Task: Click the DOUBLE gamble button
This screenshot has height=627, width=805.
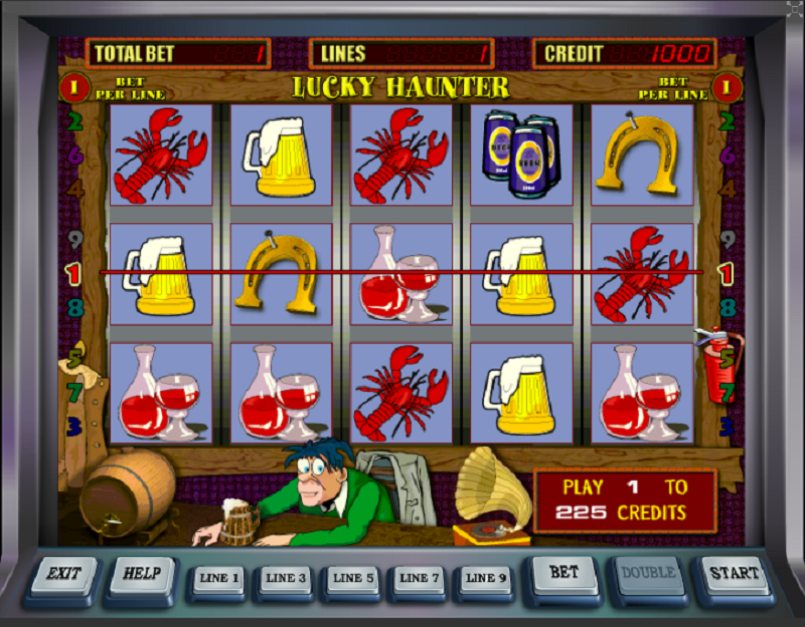Action: [x=648, y=574]
